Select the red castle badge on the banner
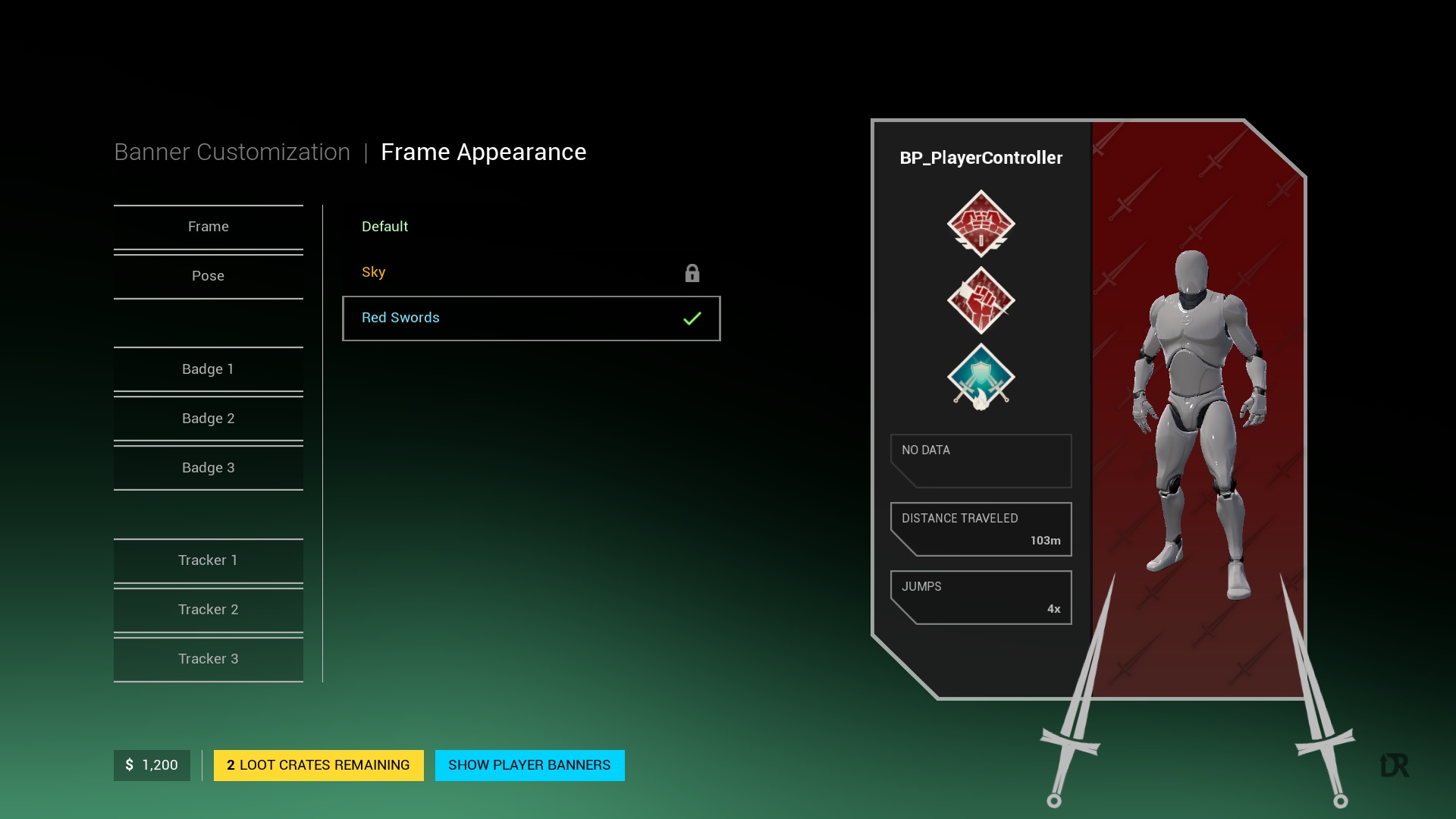 pyautogui.click(x=981, y=224)
